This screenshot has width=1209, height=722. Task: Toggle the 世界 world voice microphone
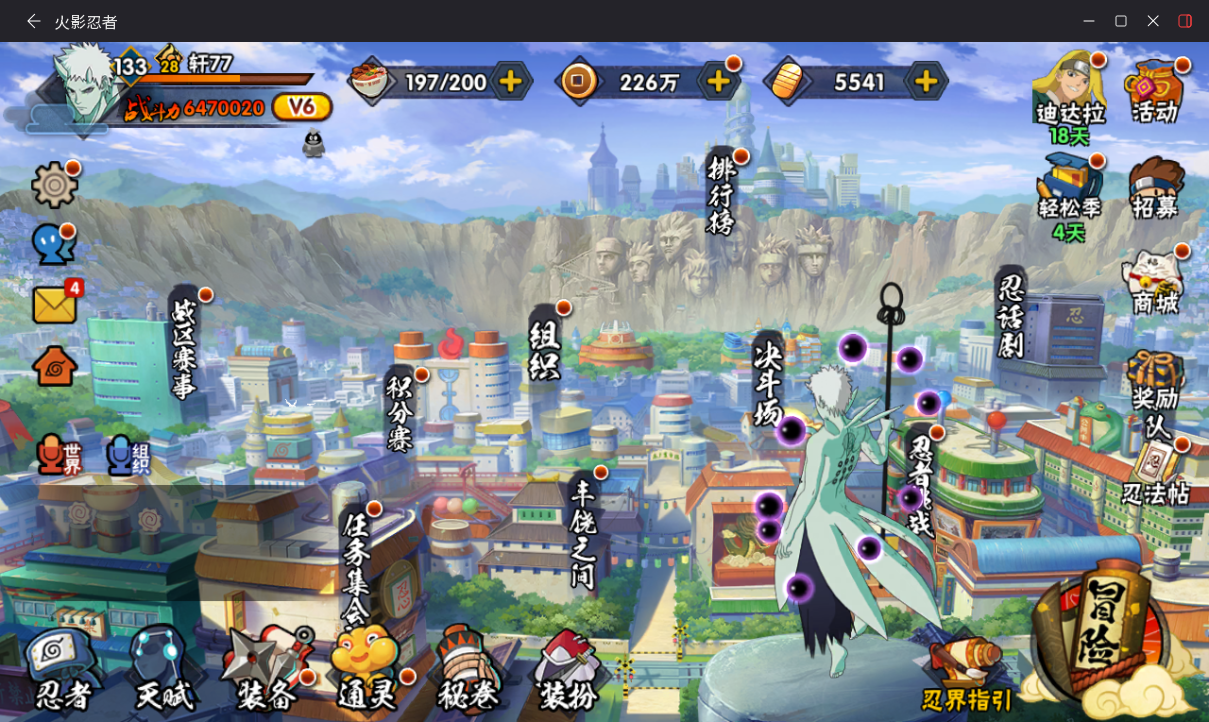[58, 455]
